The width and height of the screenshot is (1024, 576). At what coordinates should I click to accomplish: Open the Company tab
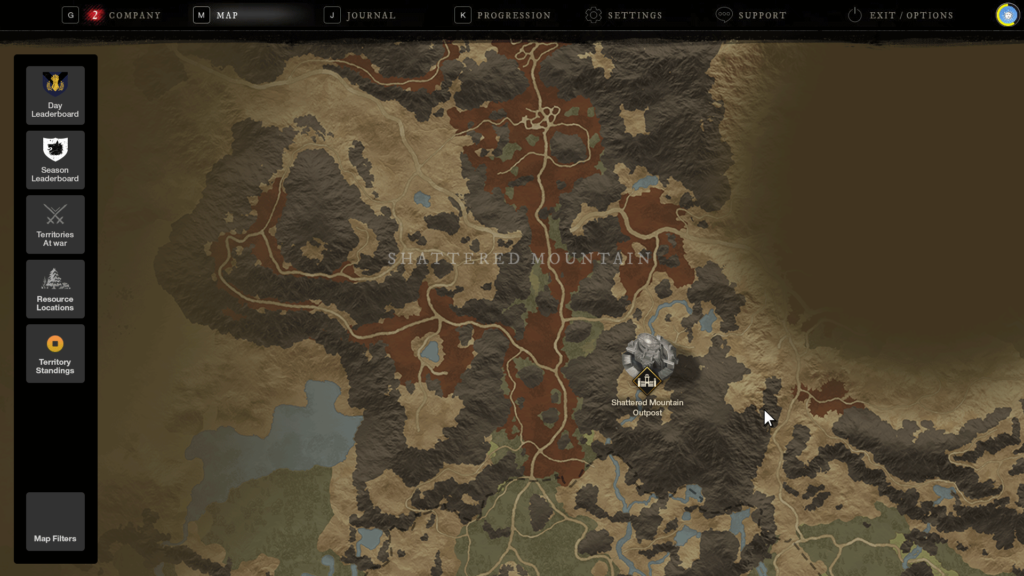(133, 16)
